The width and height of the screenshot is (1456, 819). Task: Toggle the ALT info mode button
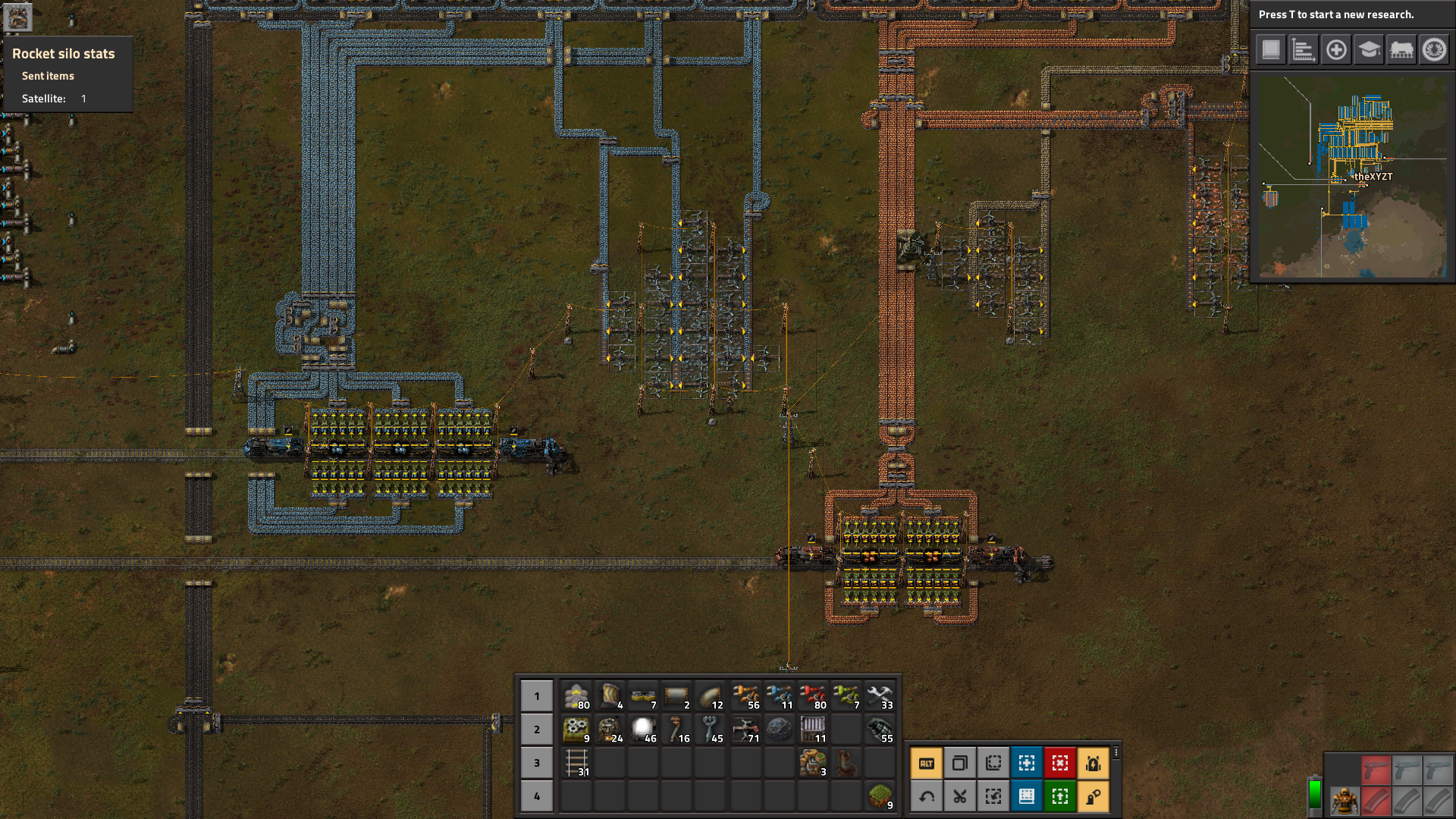pos(927,764)
